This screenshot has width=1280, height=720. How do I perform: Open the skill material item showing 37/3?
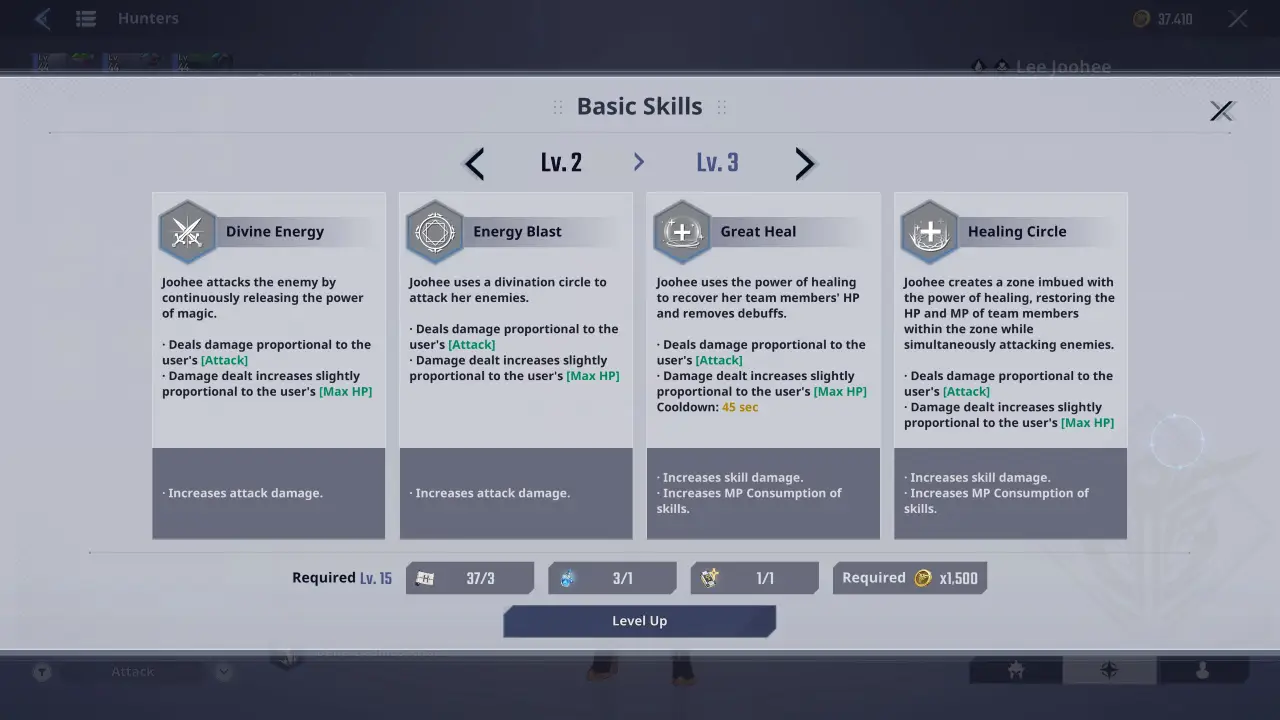point(470,577)
